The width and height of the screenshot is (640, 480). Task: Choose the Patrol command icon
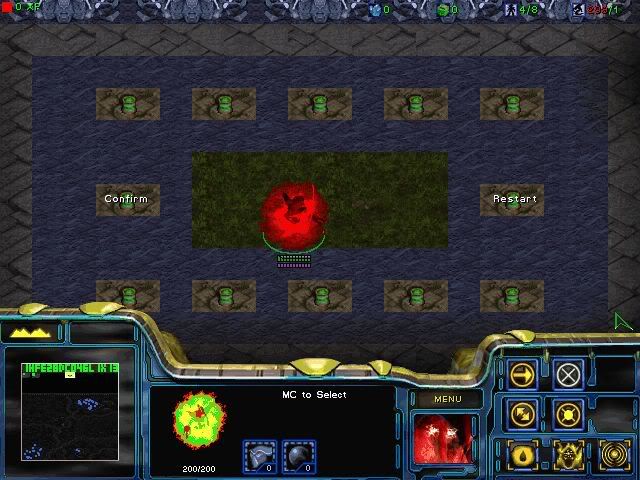[x=523, y=412]
